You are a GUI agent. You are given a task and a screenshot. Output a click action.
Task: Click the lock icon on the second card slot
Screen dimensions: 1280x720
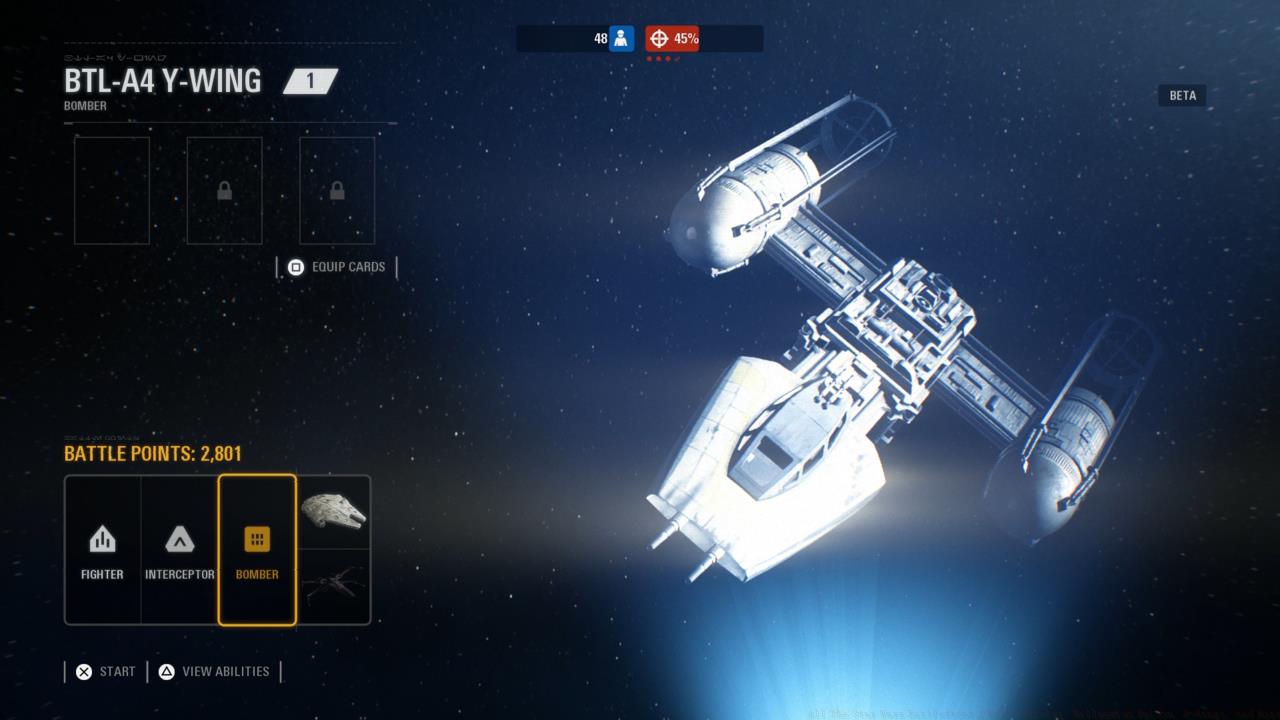224,190
